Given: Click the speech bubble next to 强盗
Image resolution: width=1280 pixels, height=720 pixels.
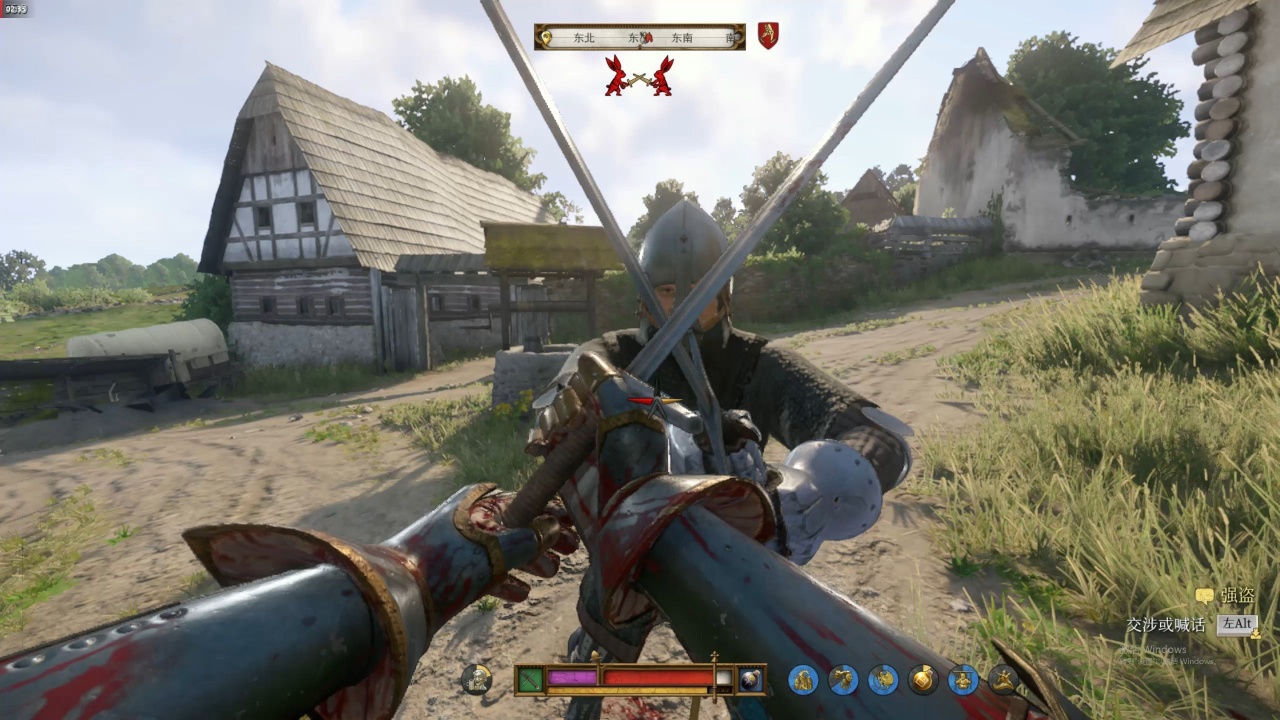Looking at the screenshot, I should [x=1204, y=596].
